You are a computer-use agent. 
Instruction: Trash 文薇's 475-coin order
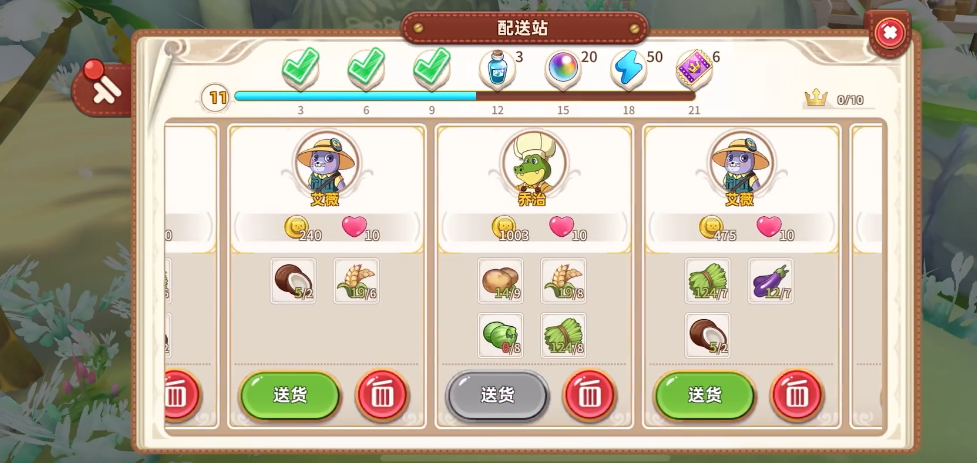click(x=797, y=395)
